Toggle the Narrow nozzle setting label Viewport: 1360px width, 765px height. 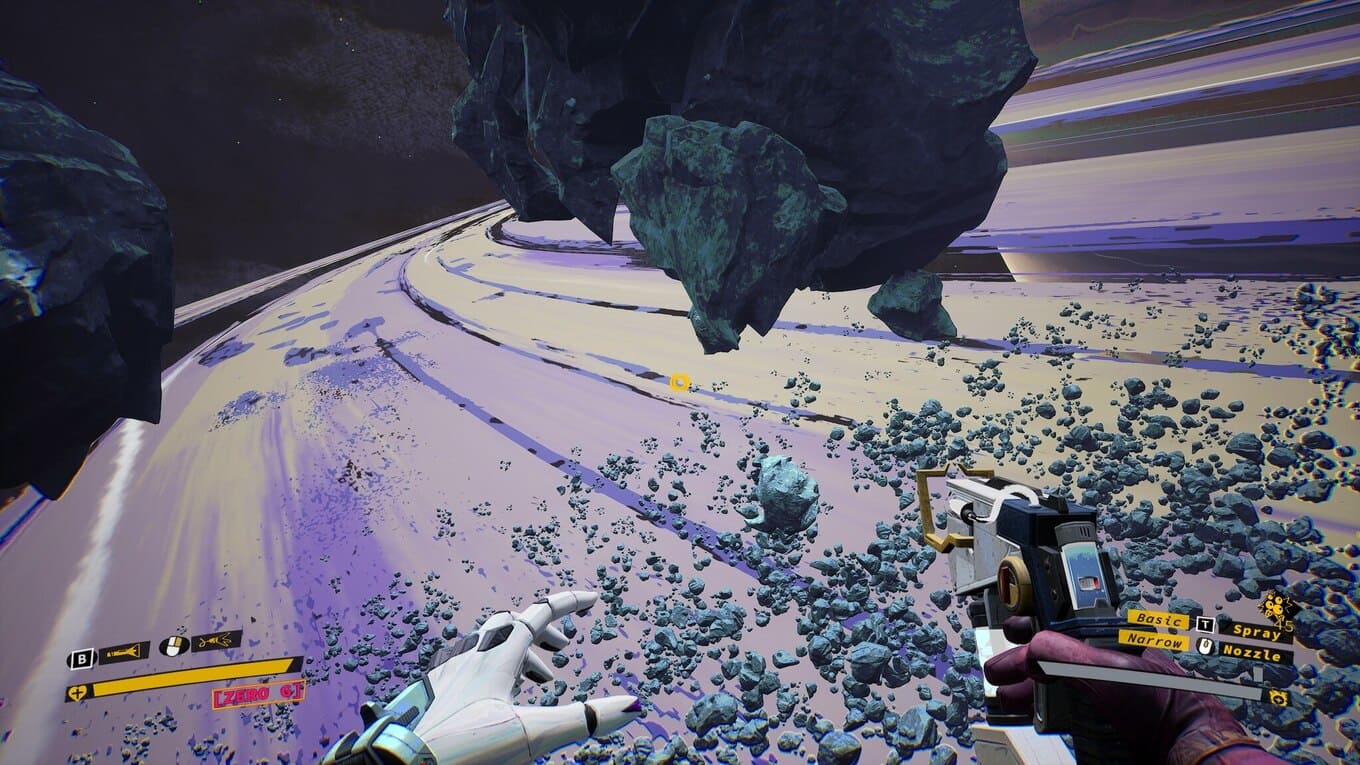1154,640
